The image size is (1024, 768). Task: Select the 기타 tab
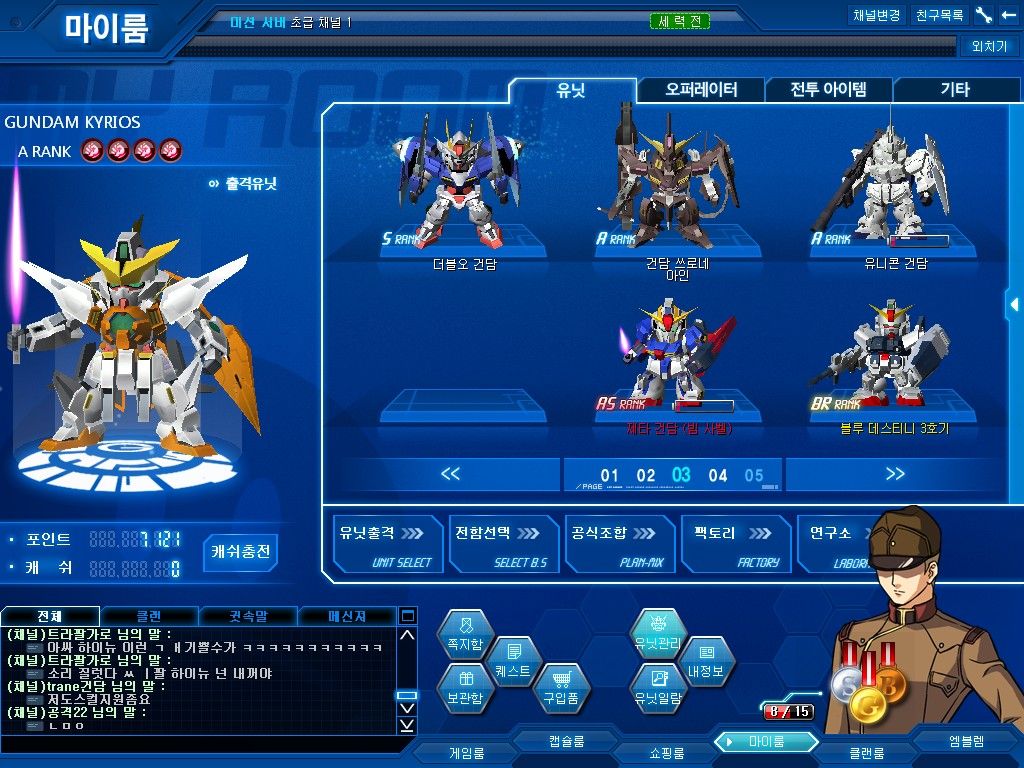(954, 90)
